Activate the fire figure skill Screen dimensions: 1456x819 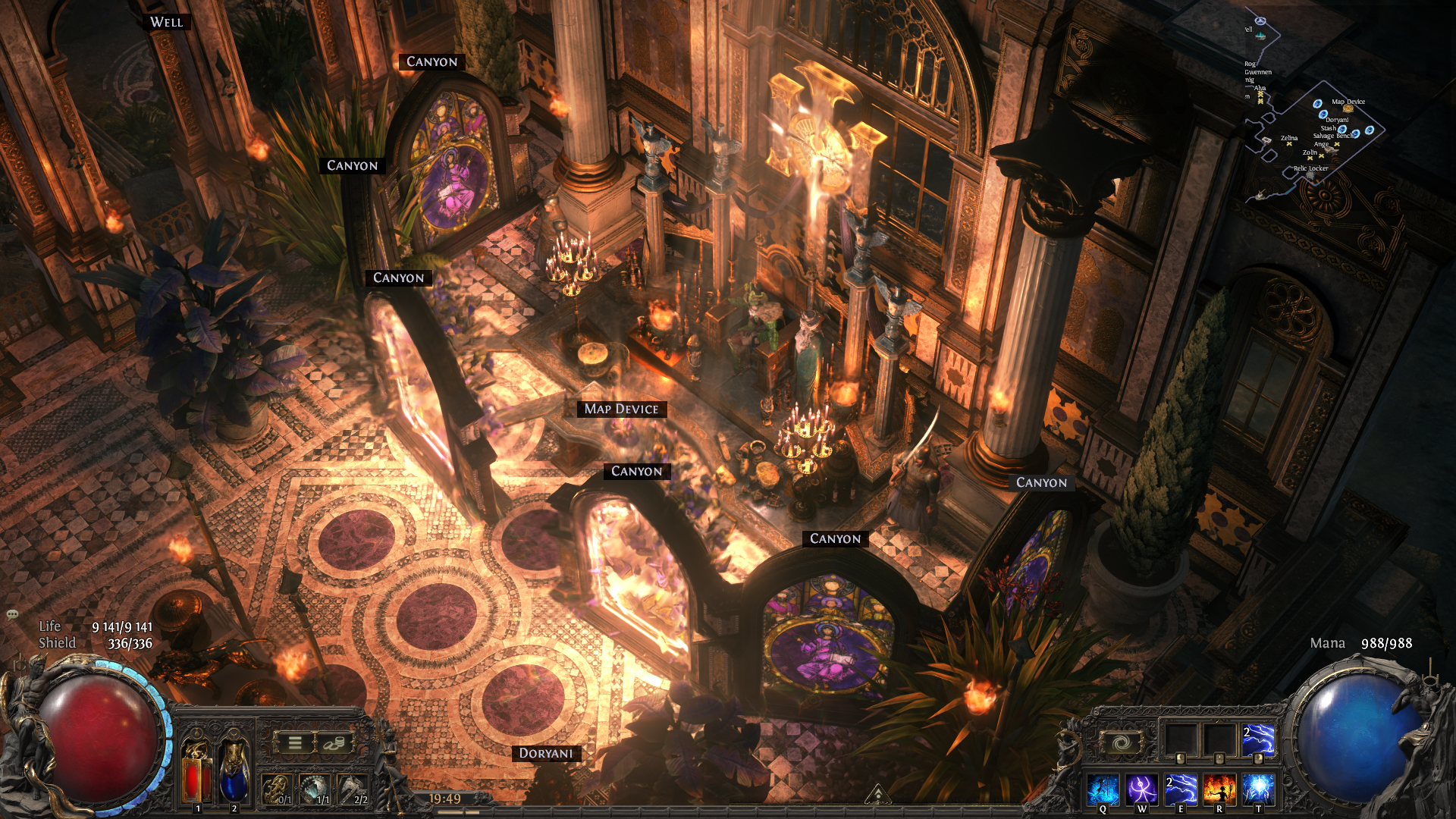coord(1219,789)
